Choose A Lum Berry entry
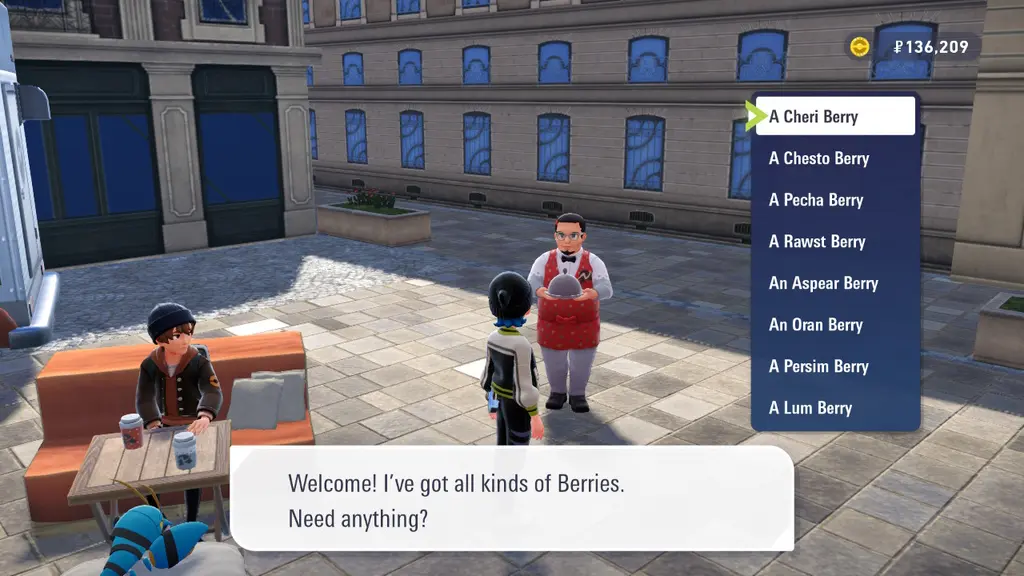The height and width of the screenshot is (576, 1024). [835, 408]
